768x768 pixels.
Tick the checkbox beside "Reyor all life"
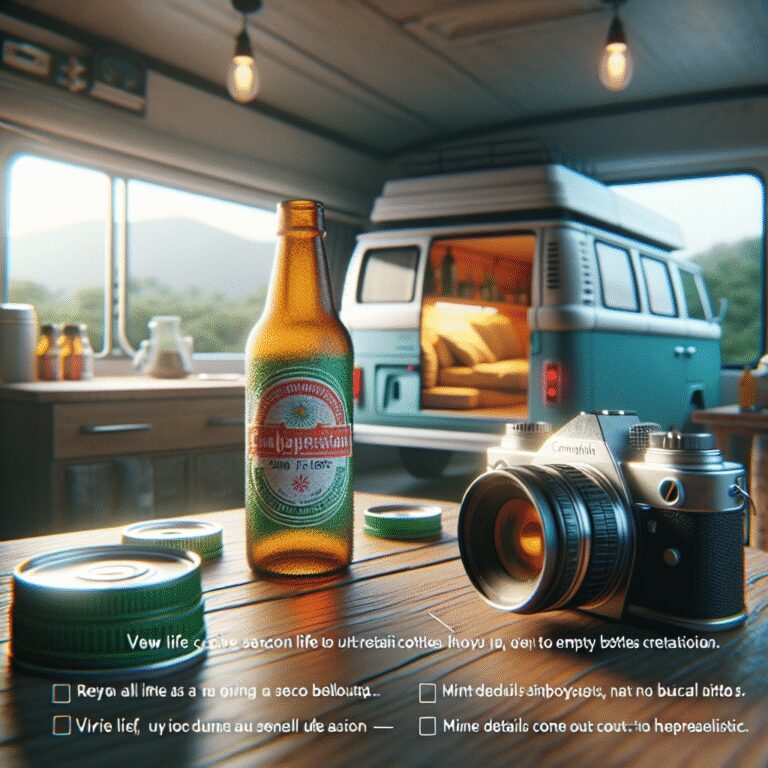pyautogui.click(x=62, y=692)
